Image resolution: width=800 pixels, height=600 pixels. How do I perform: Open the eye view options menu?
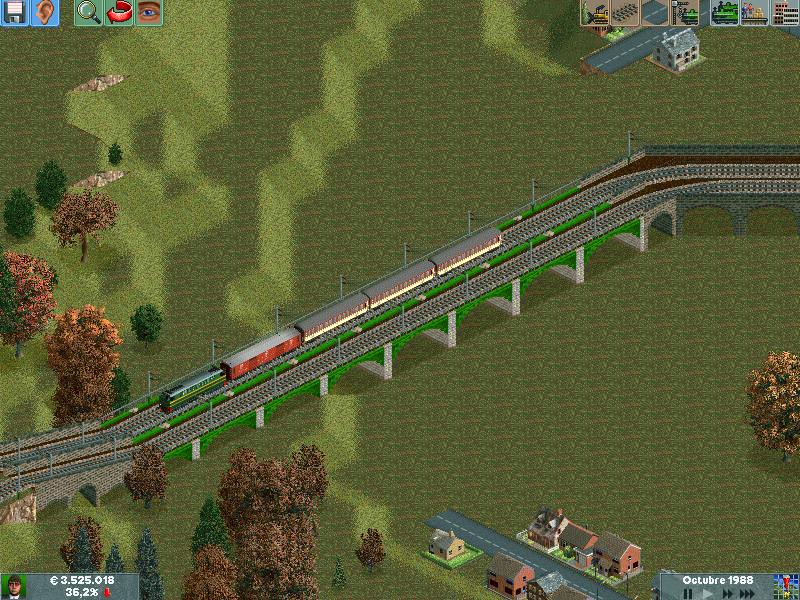(149, 13)
